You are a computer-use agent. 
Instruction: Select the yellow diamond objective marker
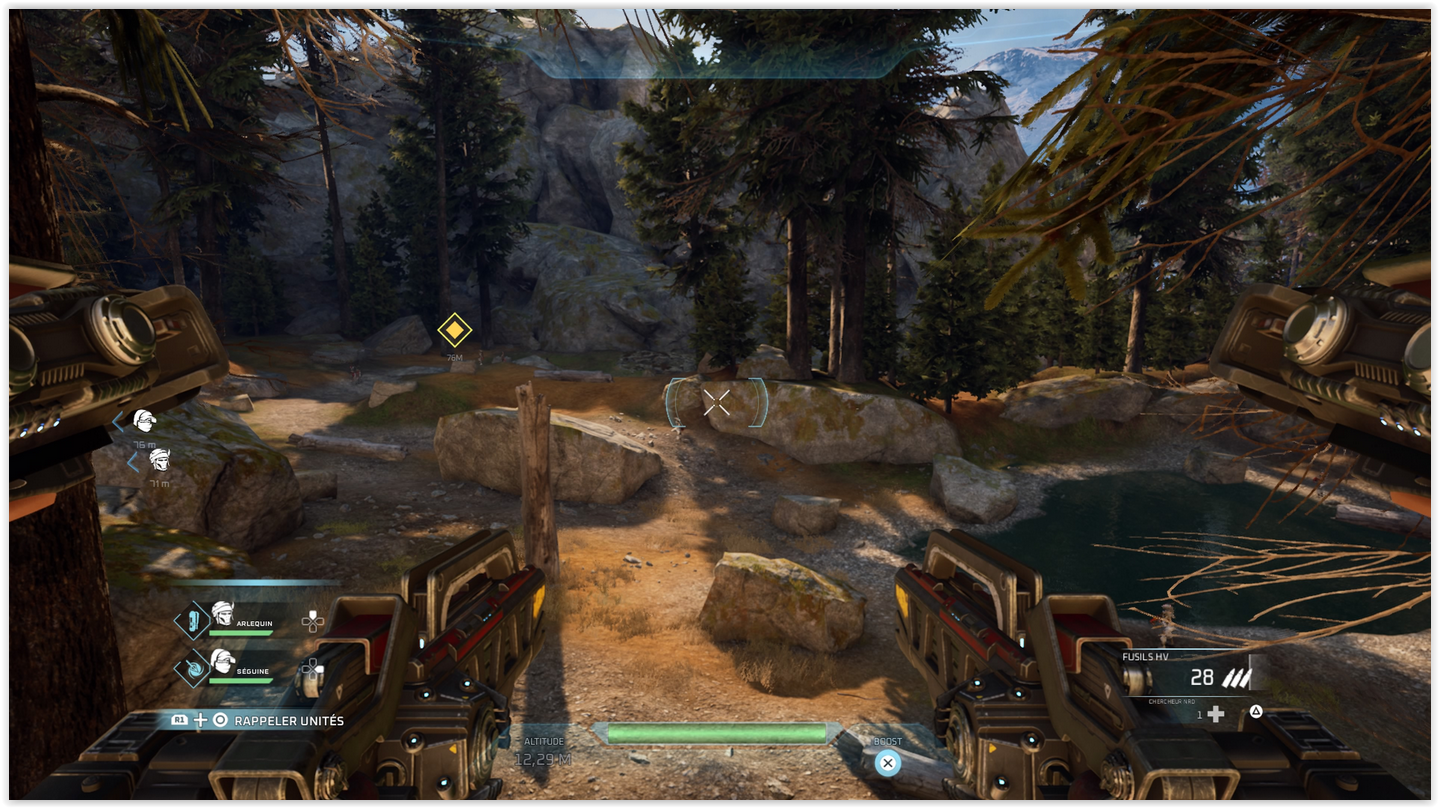(454, 330)
